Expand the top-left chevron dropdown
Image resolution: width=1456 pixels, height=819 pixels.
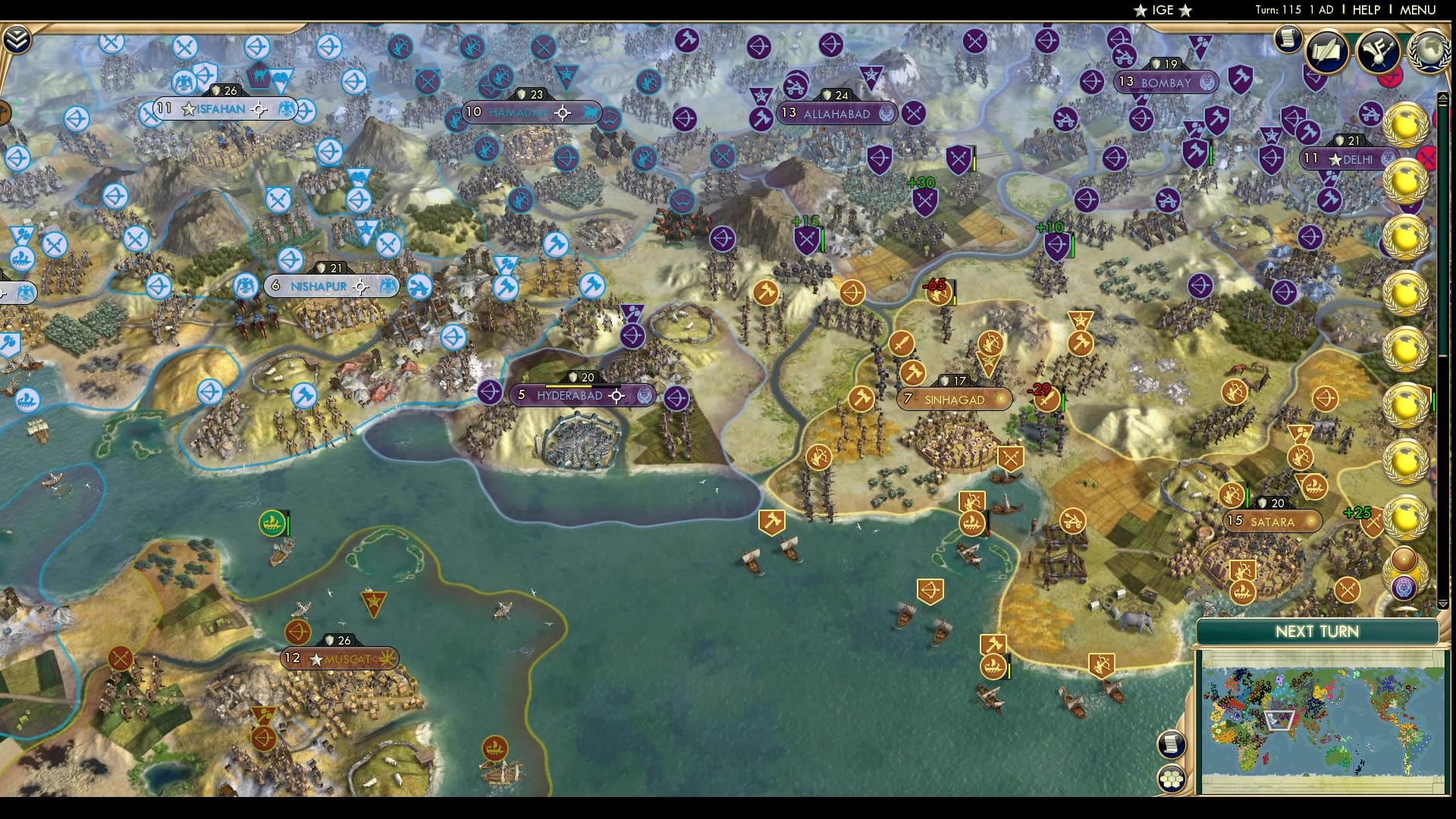(x=16, y=39)
